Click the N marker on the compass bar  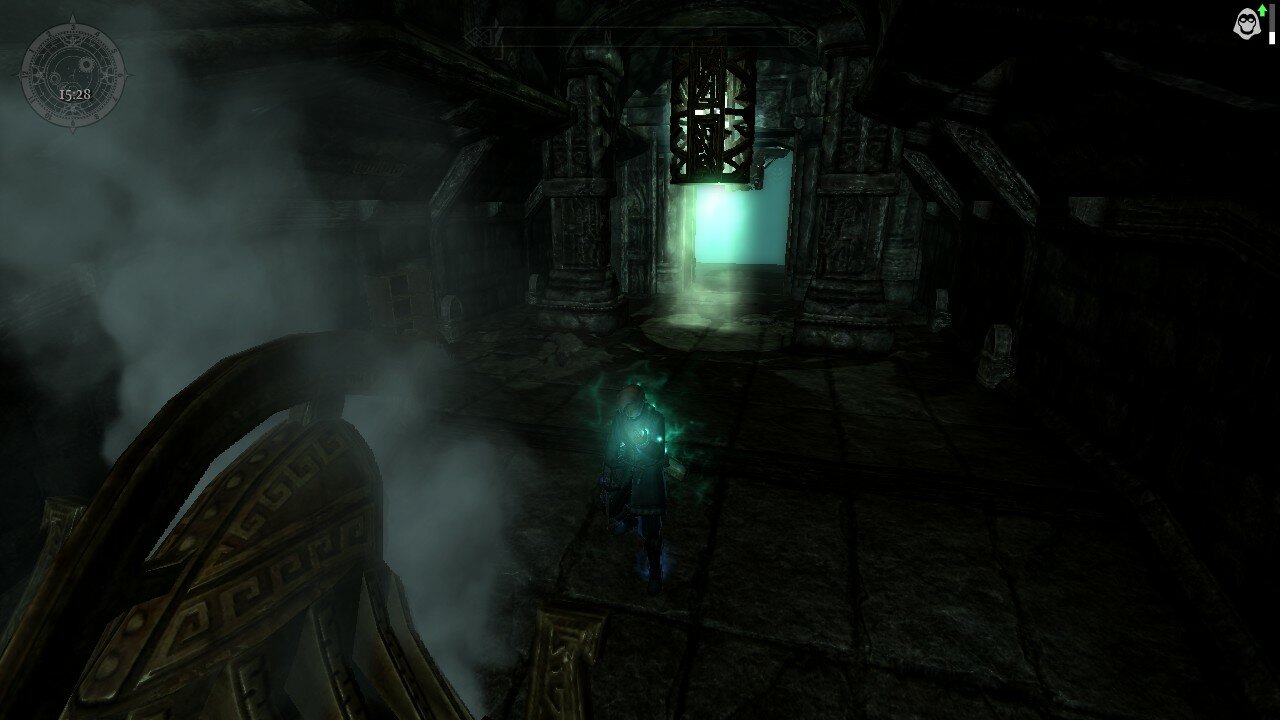point(607,36)
